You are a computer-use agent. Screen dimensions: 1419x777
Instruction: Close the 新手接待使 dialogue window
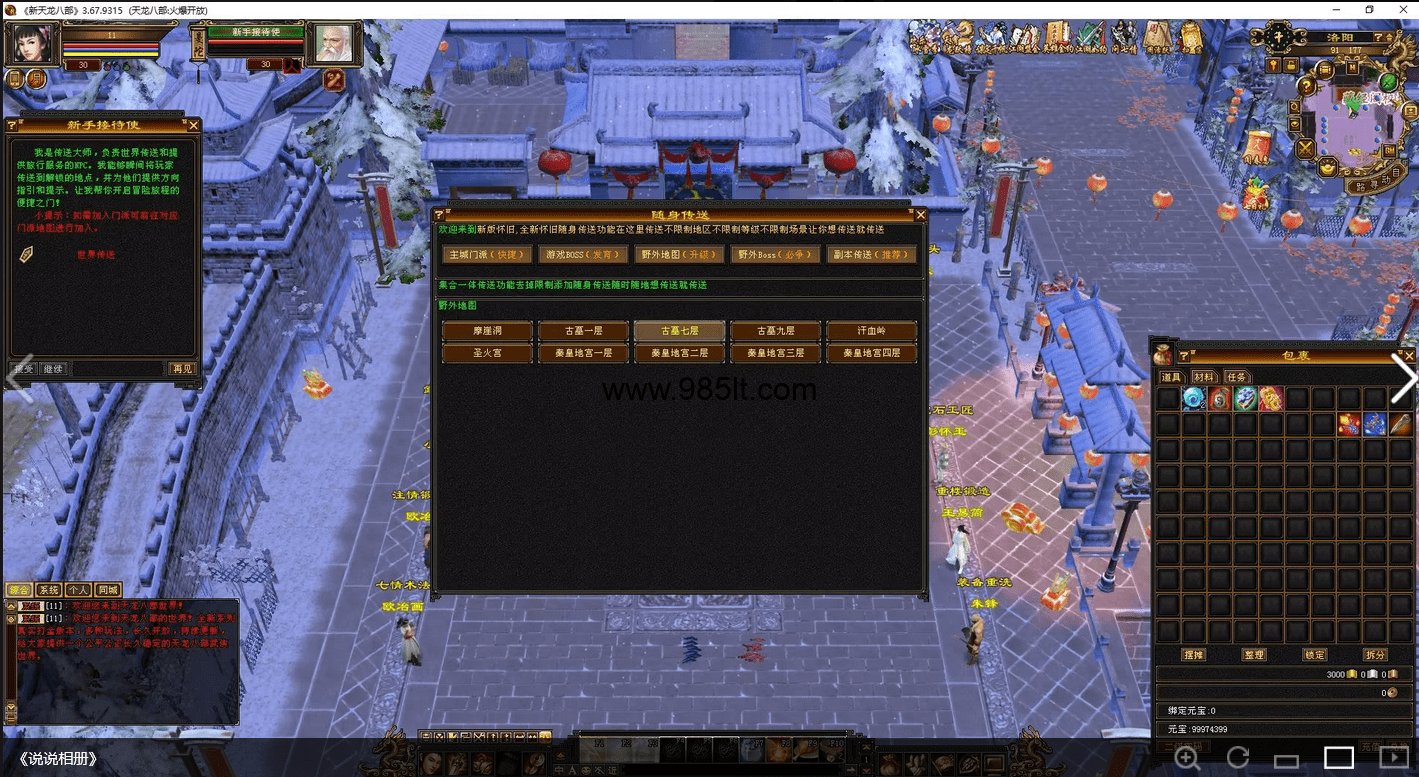[x=194, y=125]
